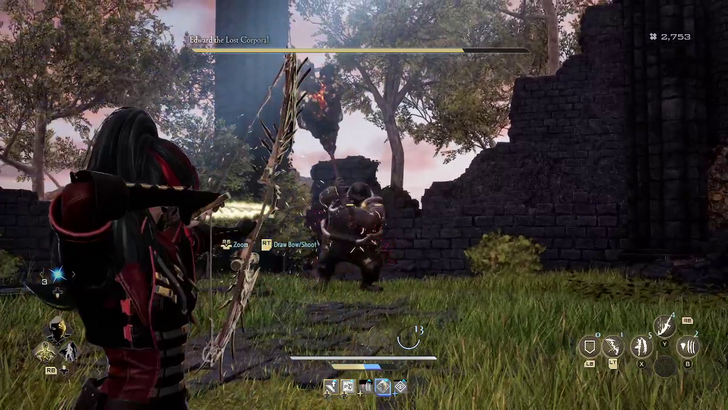
Task: Choose the white figure stance icon
Action: coord(69,351)
